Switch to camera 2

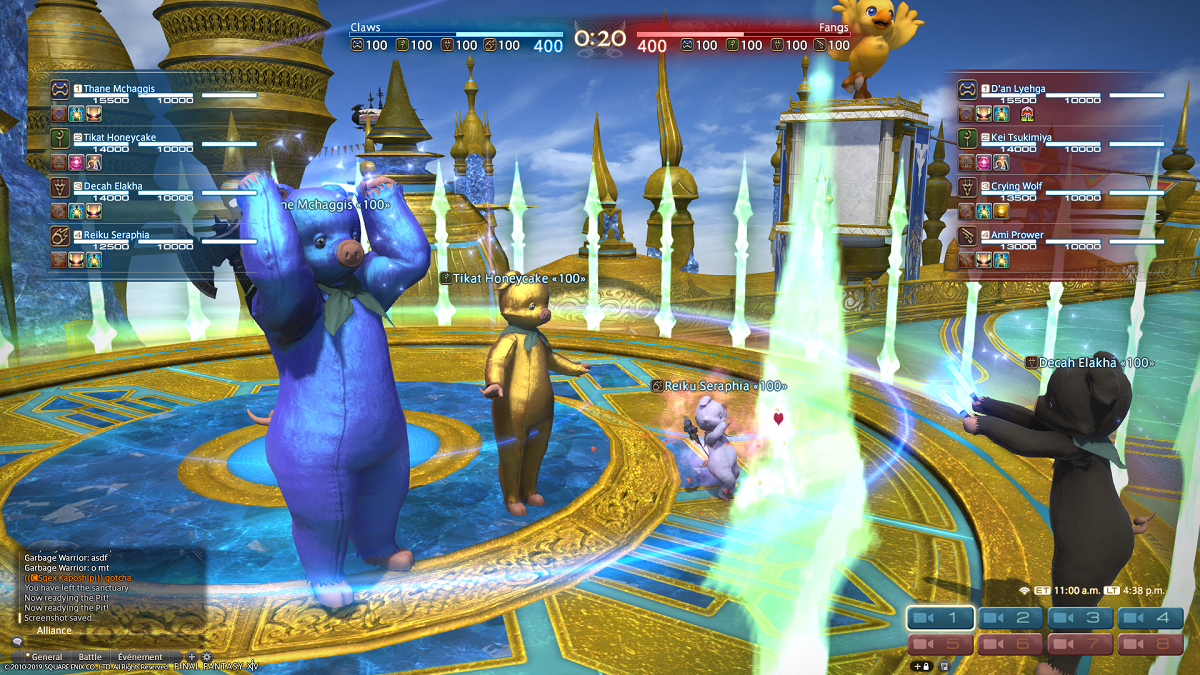pyautogui.click(x=1010, y=618)
